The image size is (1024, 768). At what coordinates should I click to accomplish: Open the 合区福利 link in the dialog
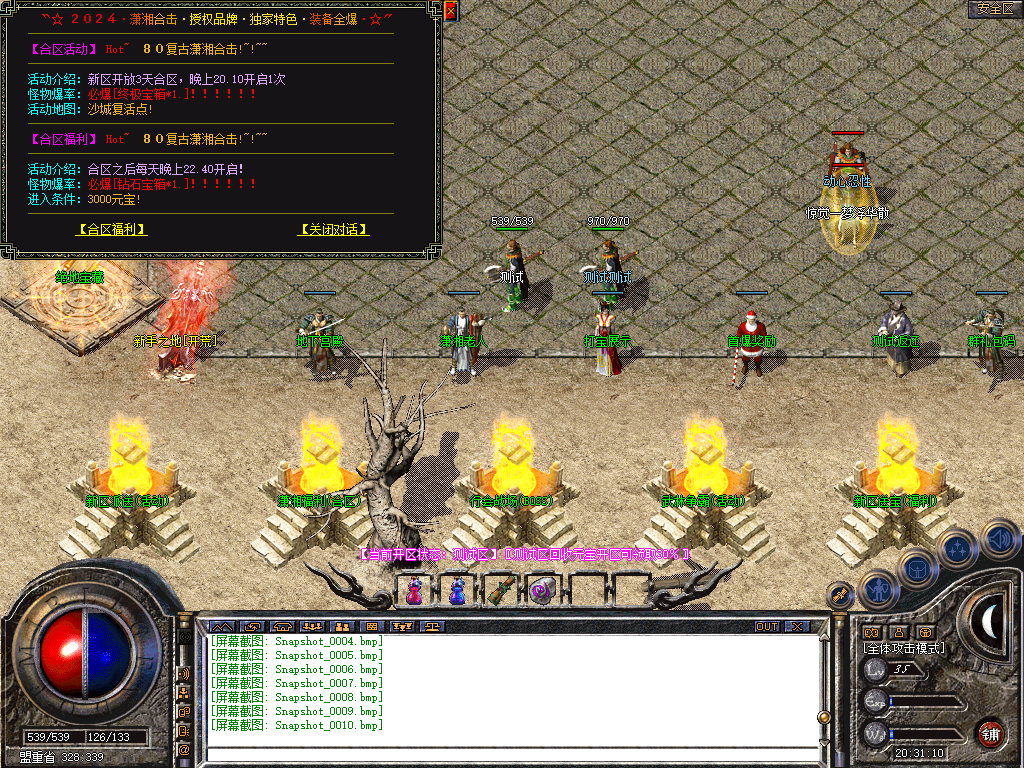(112, 229)
